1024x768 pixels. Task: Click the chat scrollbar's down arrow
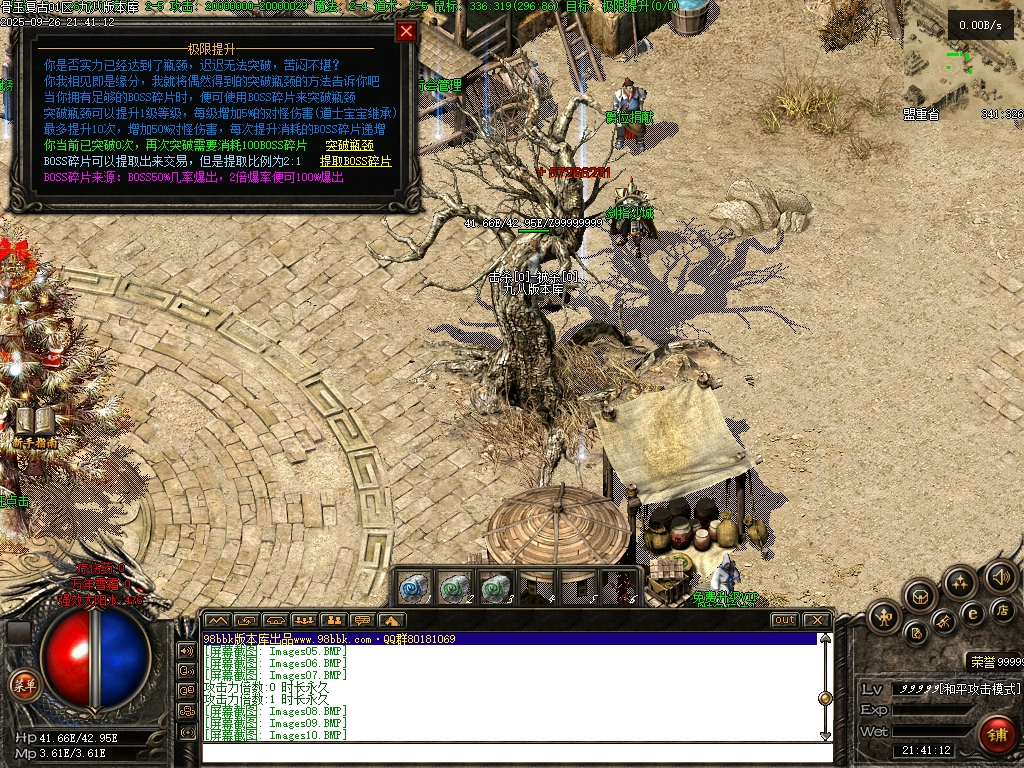[825, 736]
